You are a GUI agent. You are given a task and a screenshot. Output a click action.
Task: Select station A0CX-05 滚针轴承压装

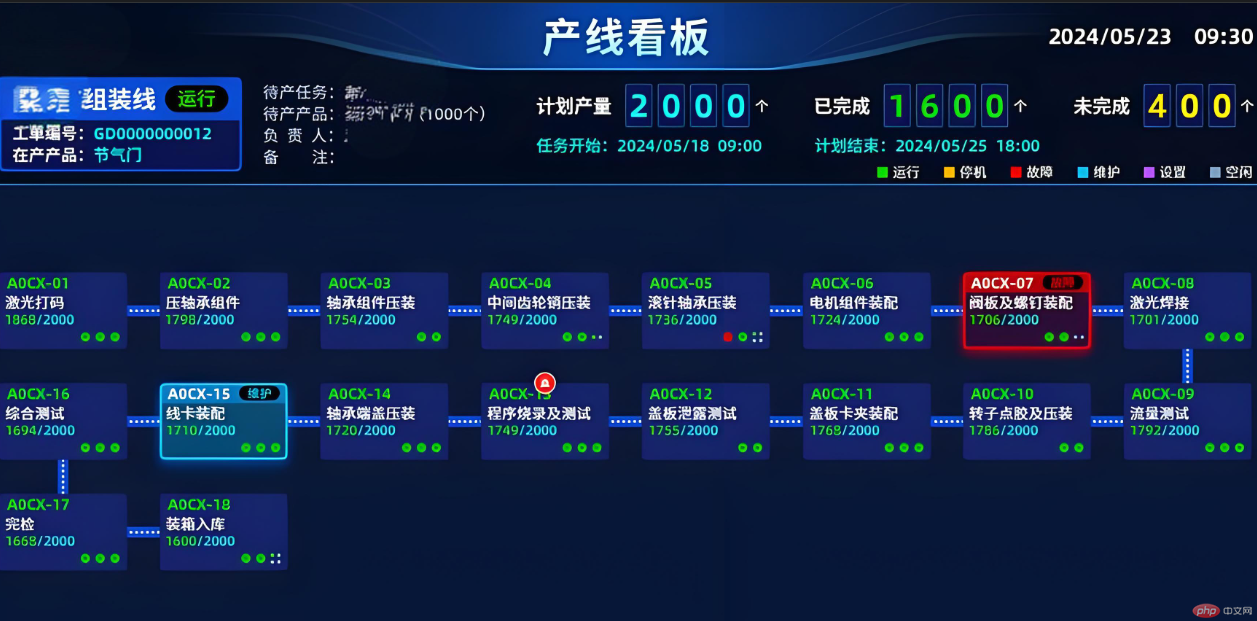coord(705,311)
